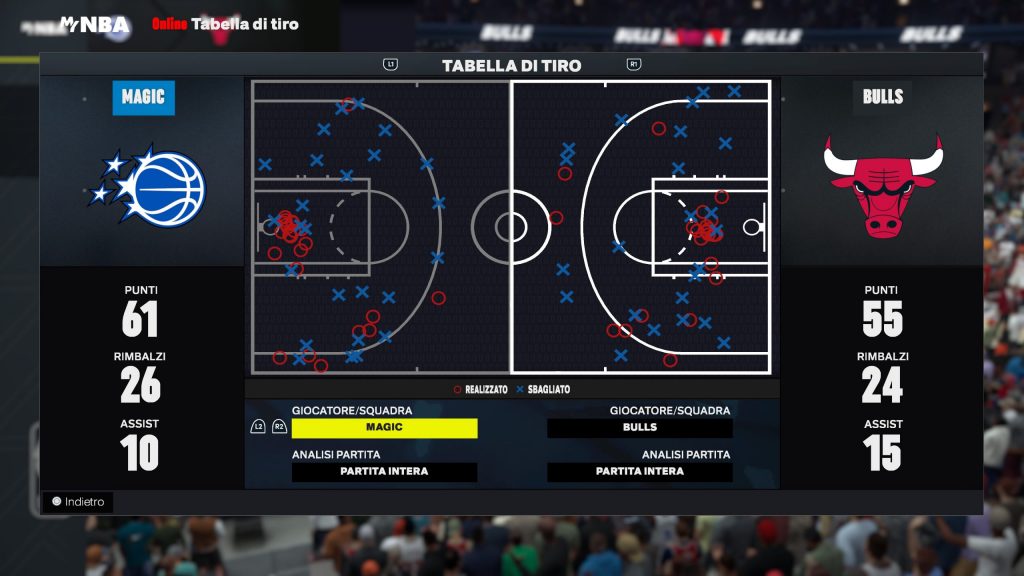Open the Partita Intera selector below BULLS
Image resolution: width=1024 pixels, height=576 pixels.
(640, 472)
